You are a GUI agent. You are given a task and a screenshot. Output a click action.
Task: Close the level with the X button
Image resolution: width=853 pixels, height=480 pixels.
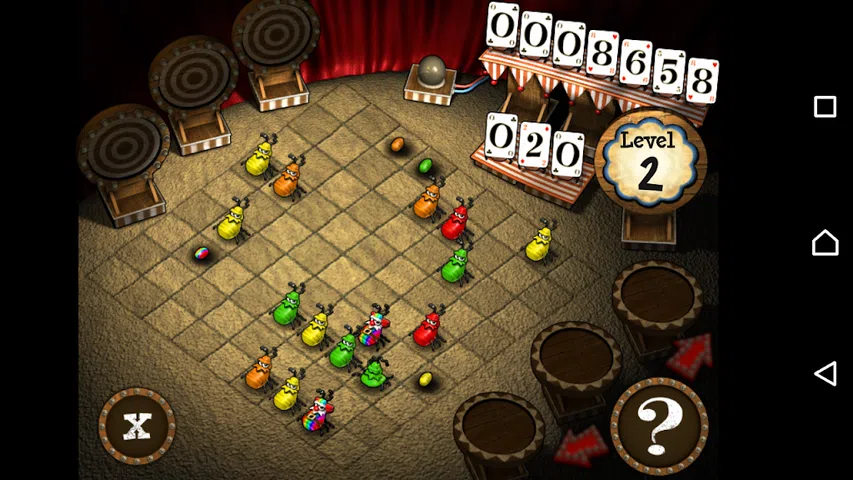click(137, 425)
